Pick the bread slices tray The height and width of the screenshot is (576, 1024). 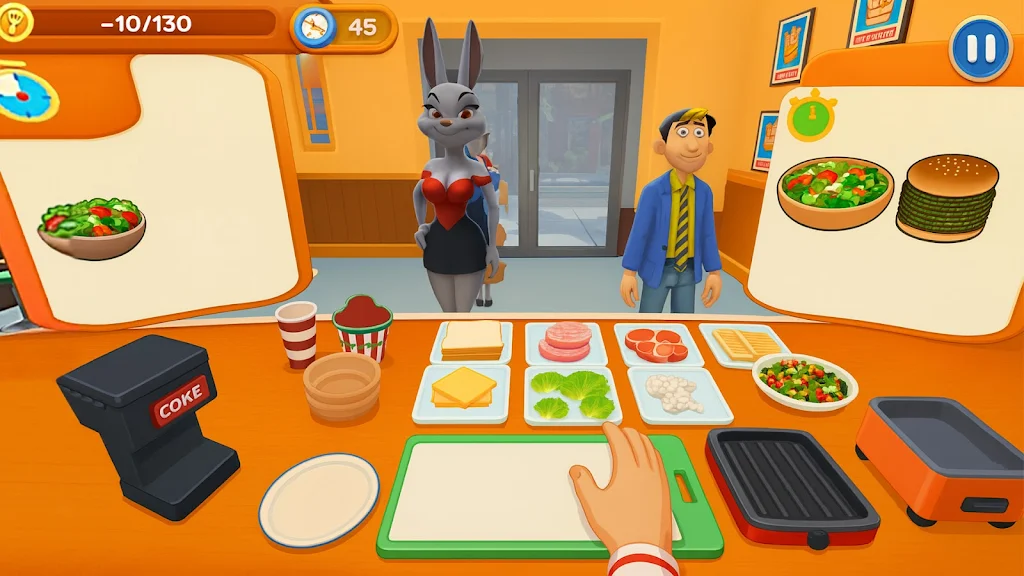coord(472,341)
